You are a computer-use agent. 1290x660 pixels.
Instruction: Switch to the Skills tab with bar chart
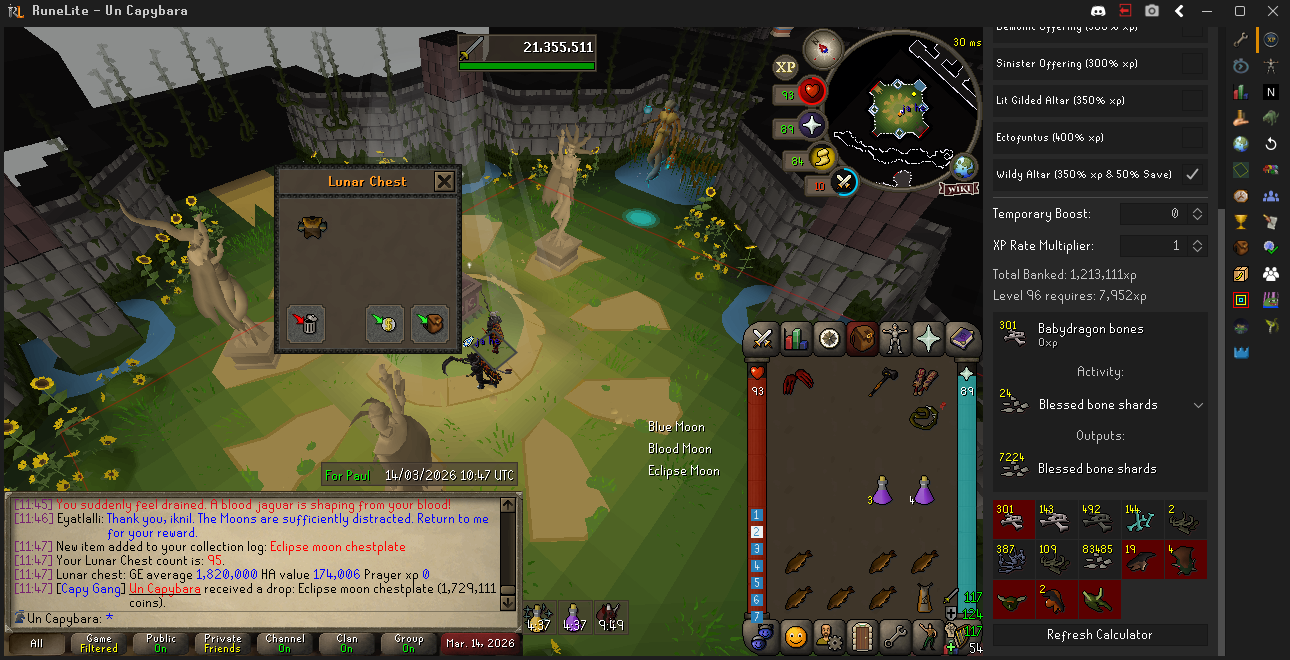(796, 339)
